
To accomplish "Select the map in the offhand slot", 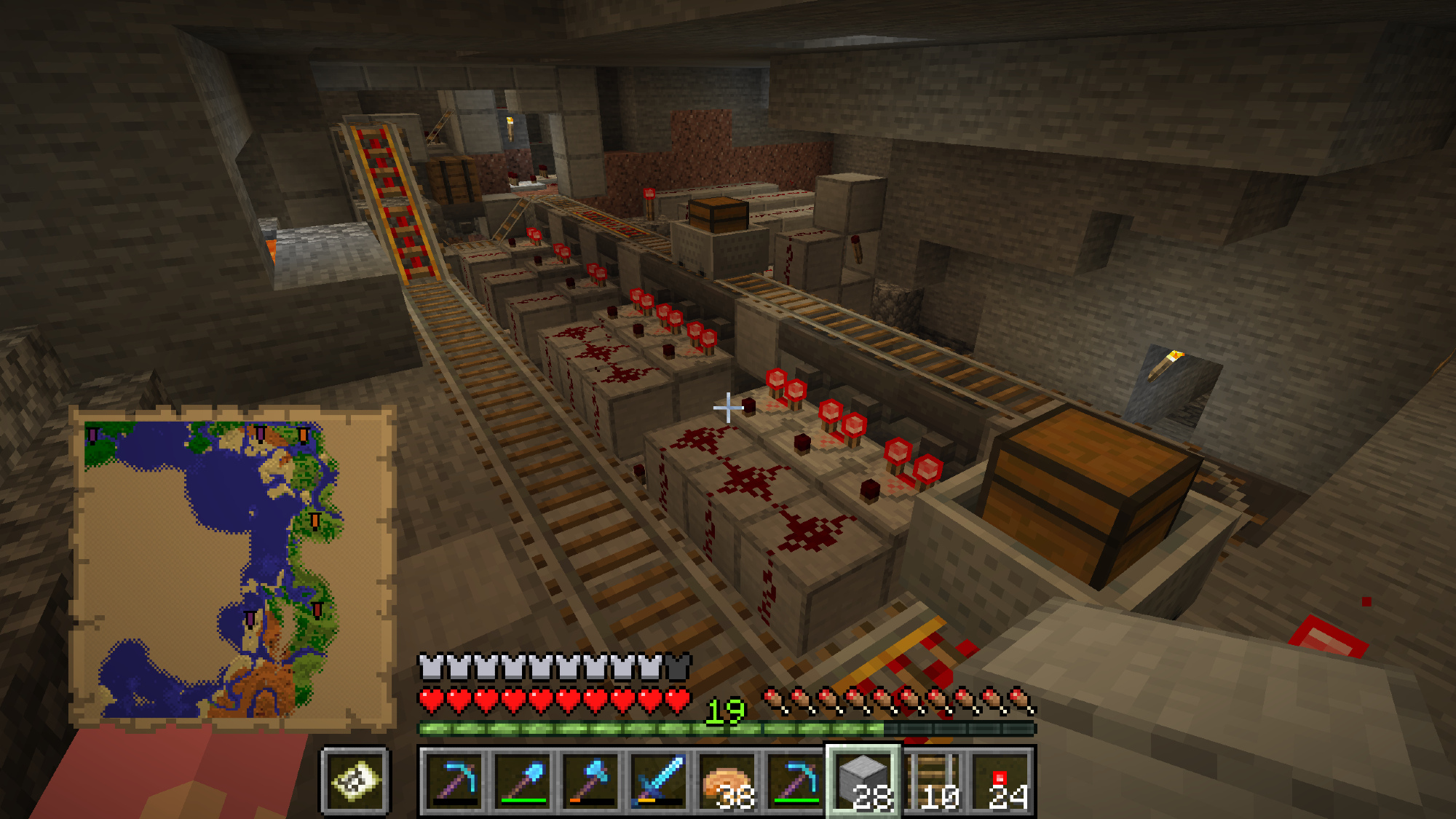I will click(x=355, y=781).
